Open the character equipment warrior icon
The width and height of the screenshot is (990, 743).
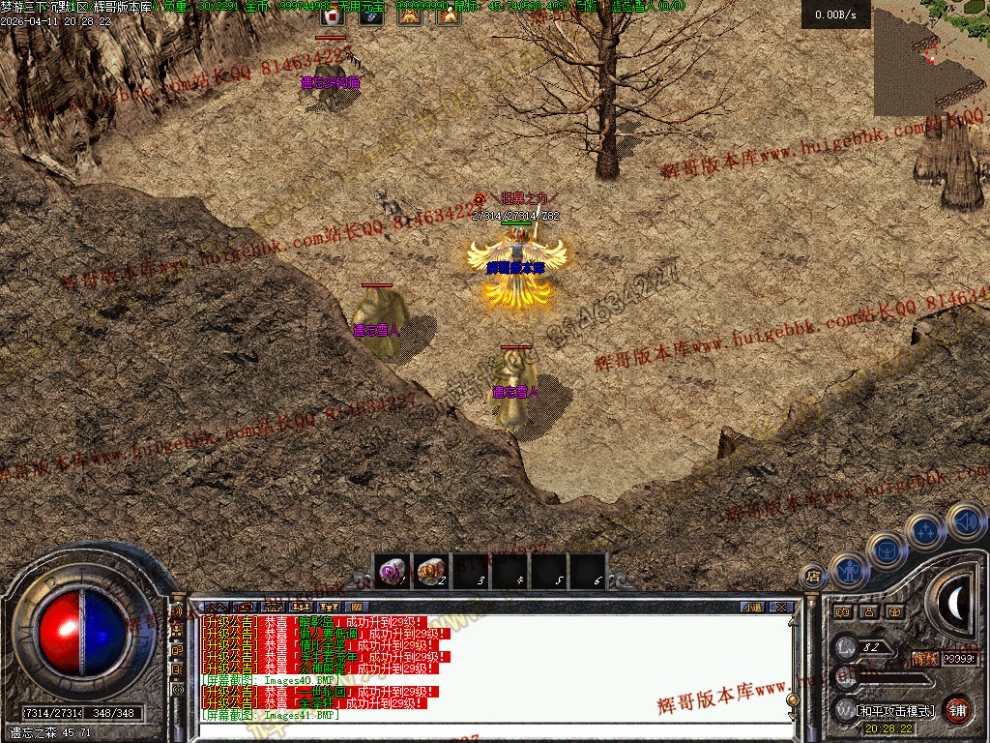click(x=849, y=570)
